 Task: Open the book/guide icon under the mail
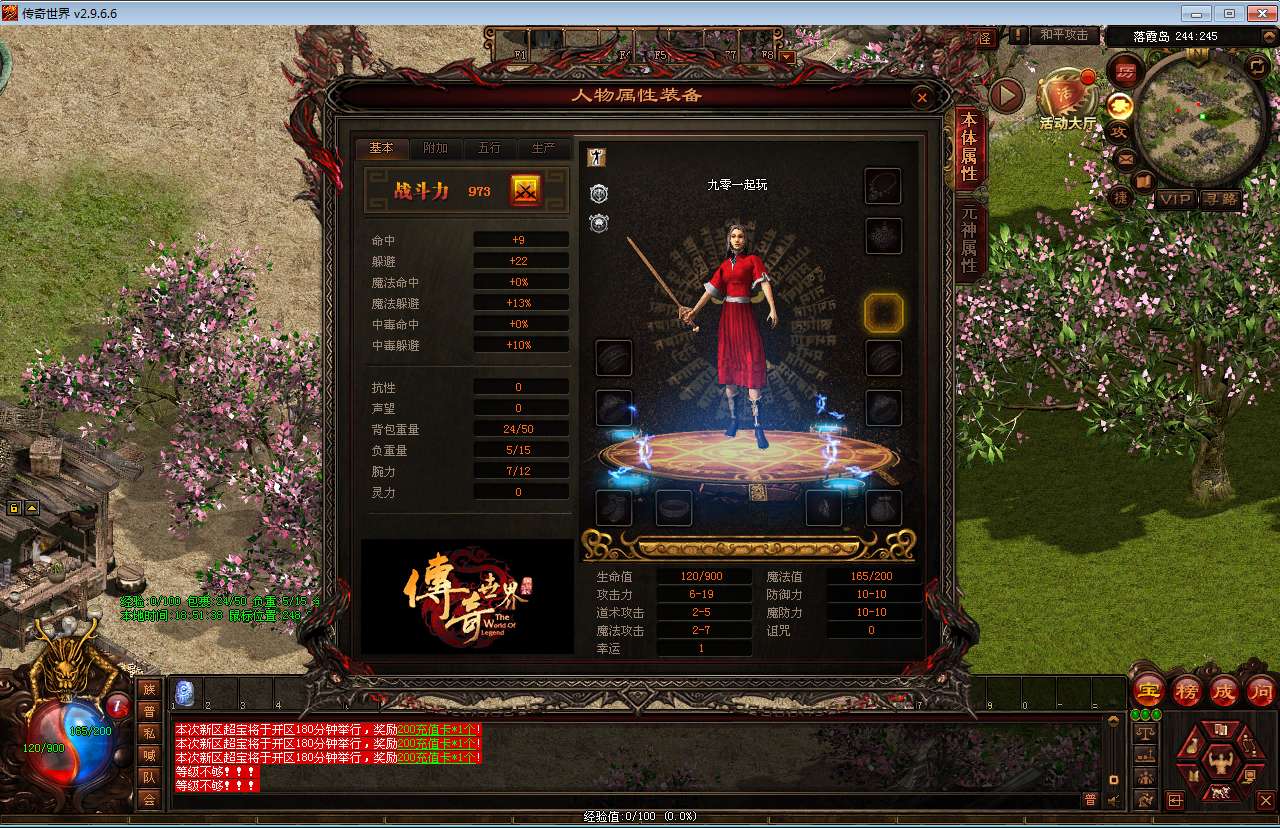[1145, 179]
